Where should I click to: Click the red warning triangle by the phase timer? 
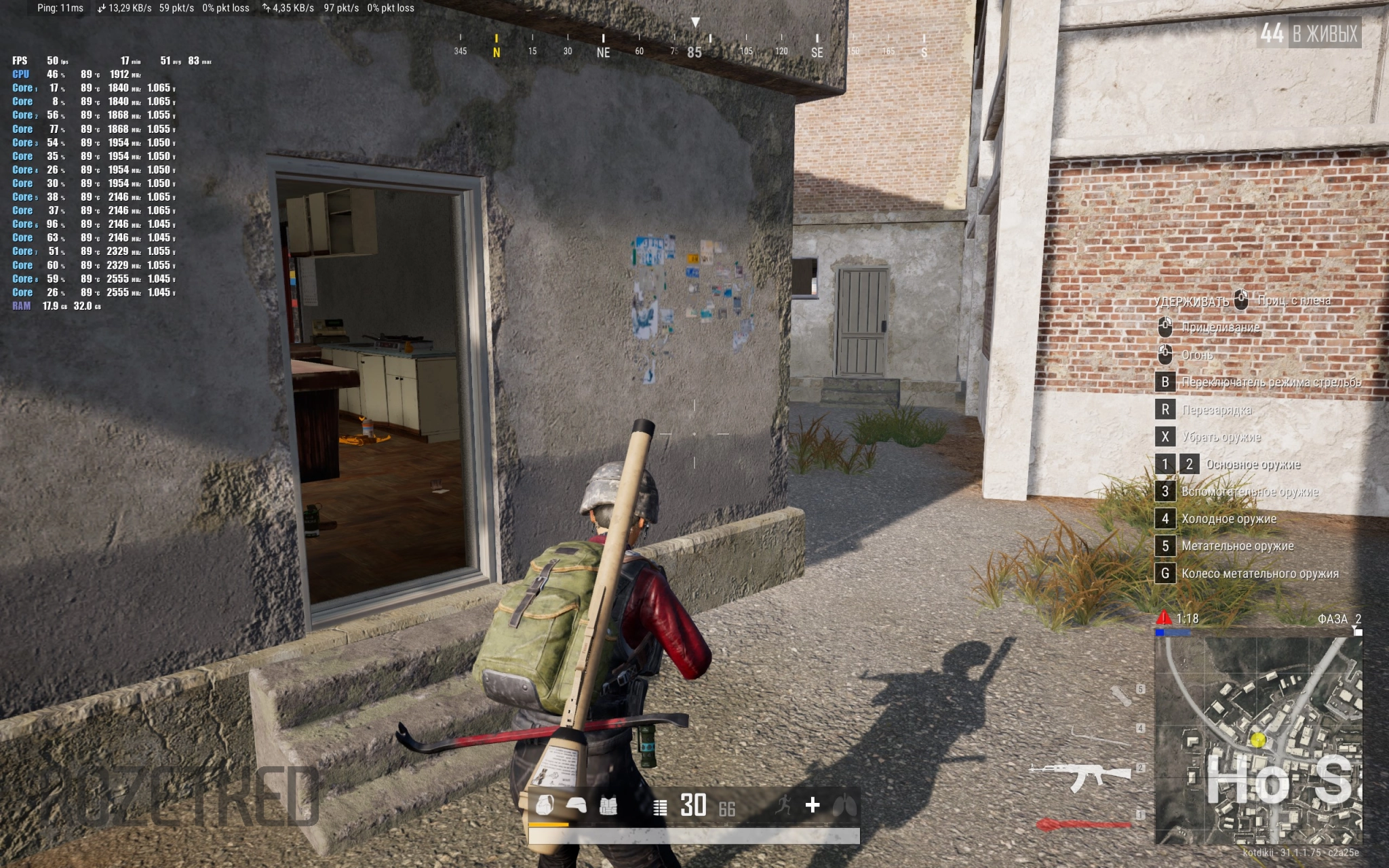[x=1164, y=618]
